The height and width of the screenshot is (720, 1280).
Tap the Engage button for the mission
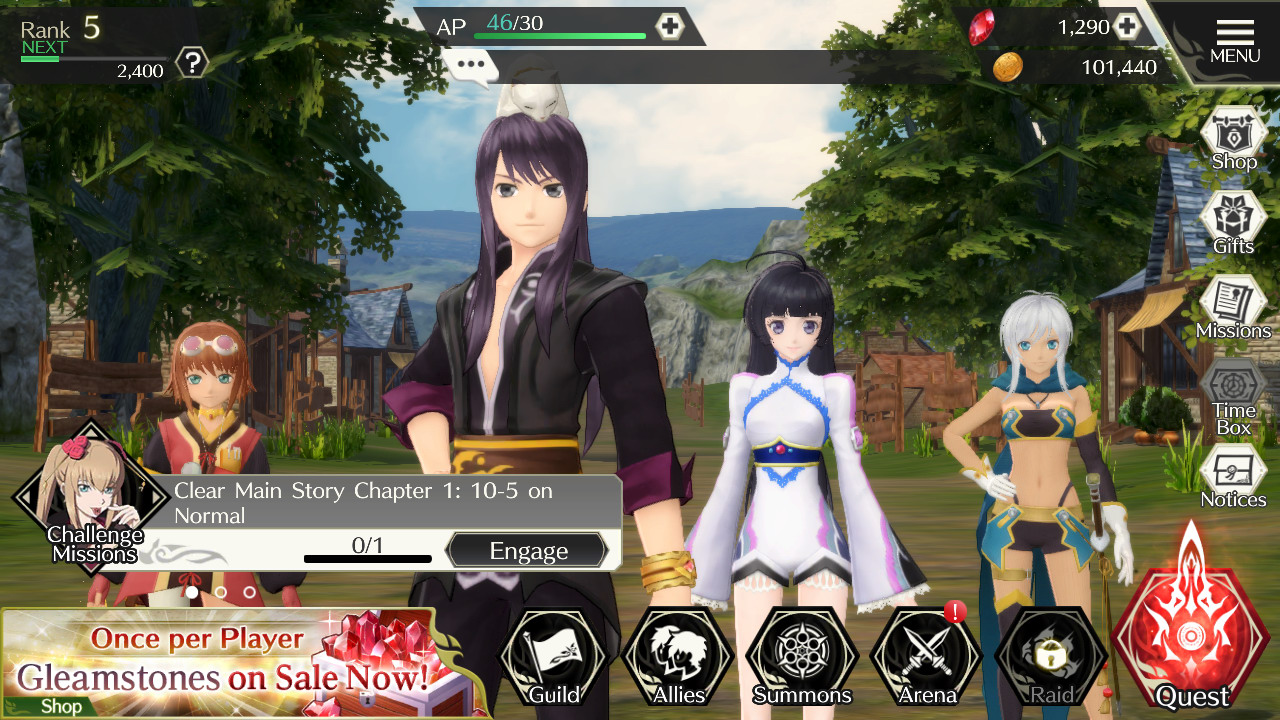(x=527, y=551)
